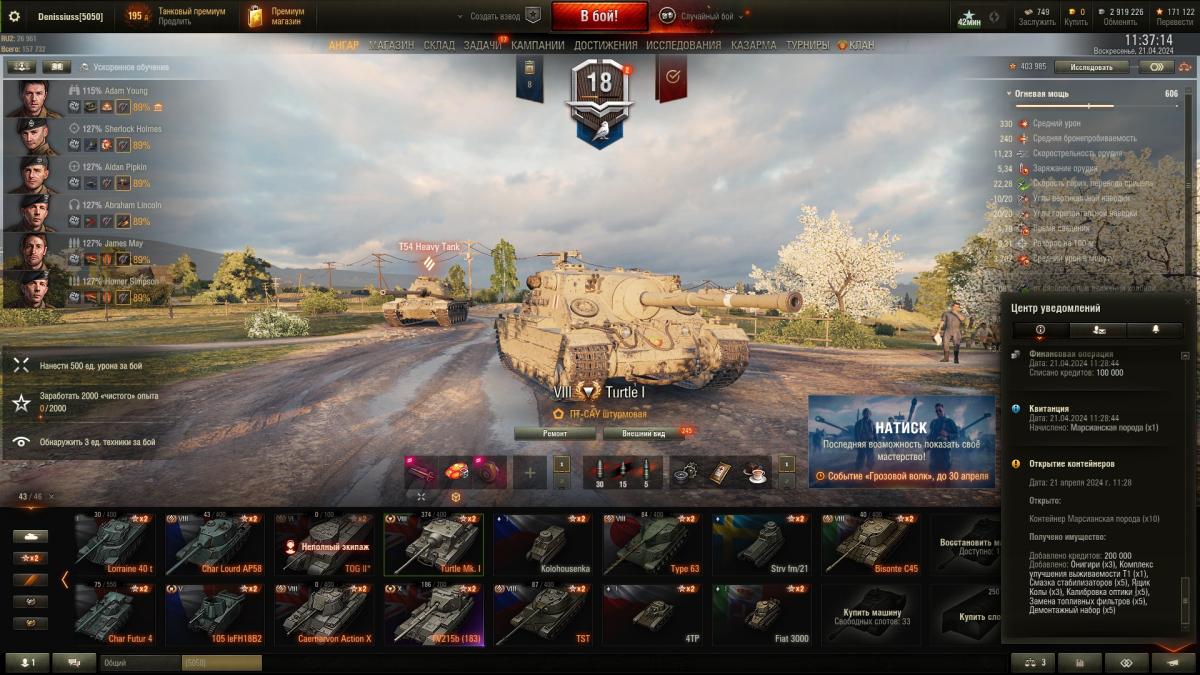The image size is (1200, 675).
Task: Switch to the Склад tab
Action: 439,45
